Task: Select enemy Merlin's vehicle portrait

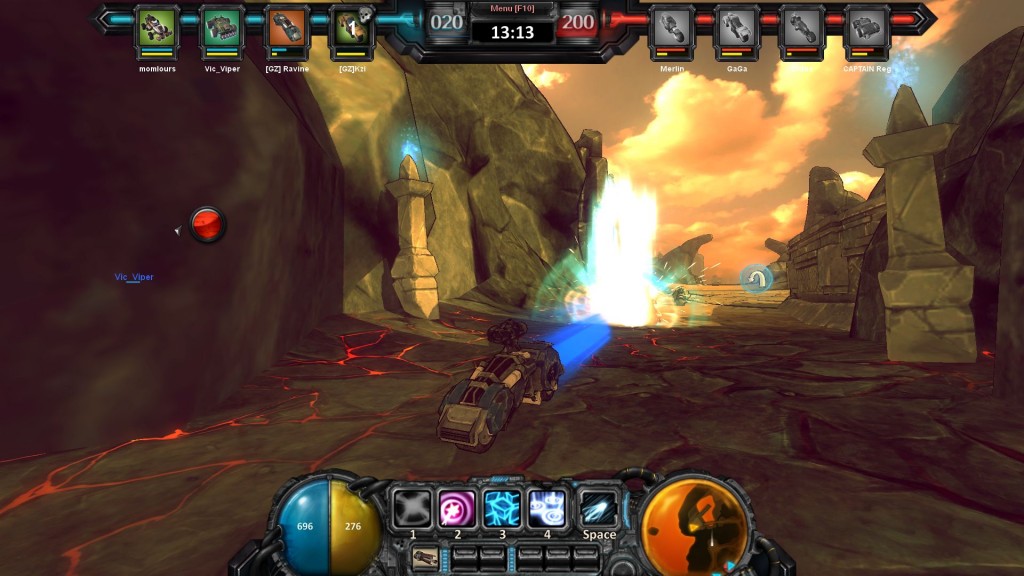Action: [671, 27]
